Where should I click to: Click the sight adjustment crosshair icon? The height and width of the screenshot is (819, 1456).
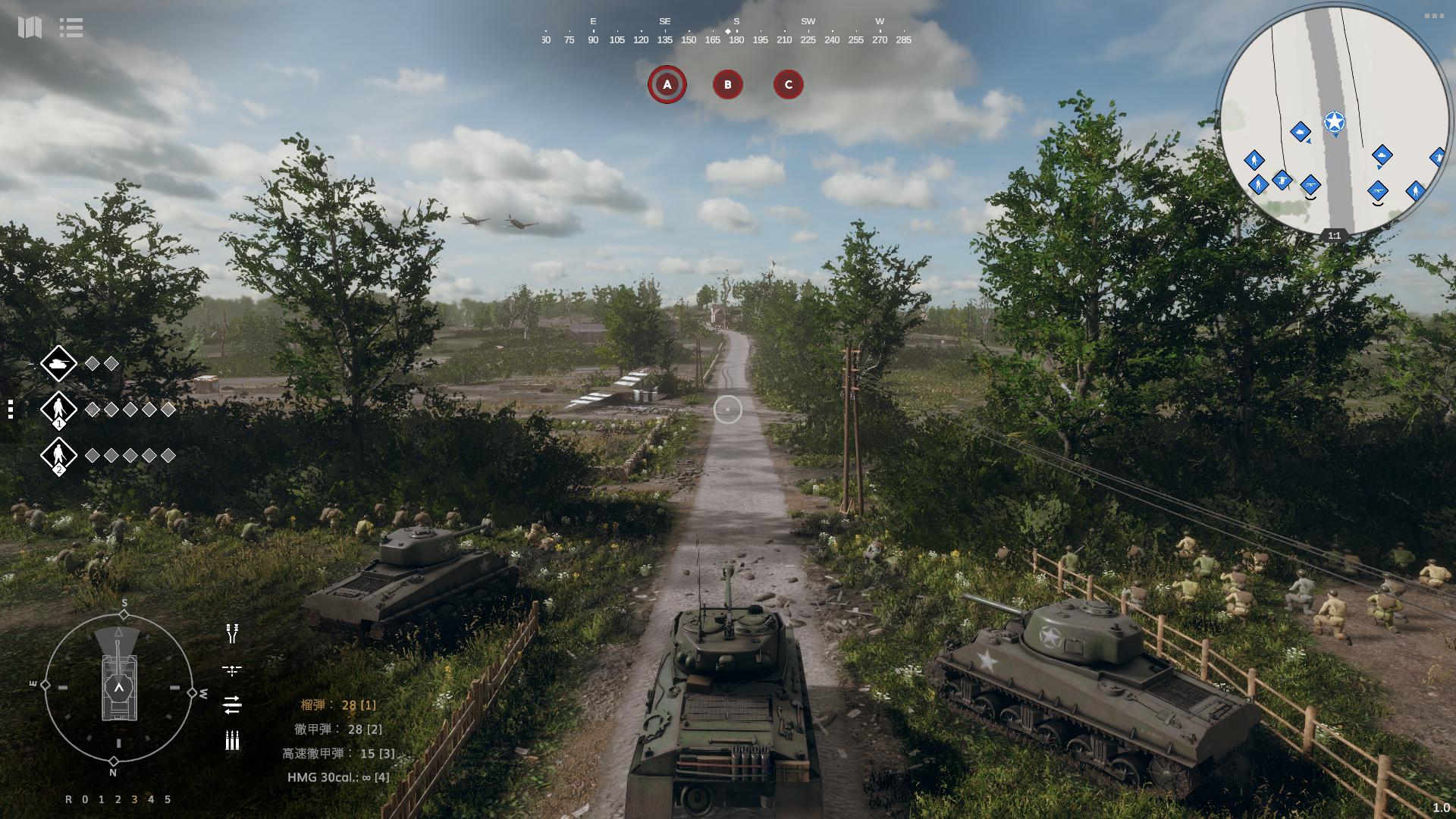[232, 670]
